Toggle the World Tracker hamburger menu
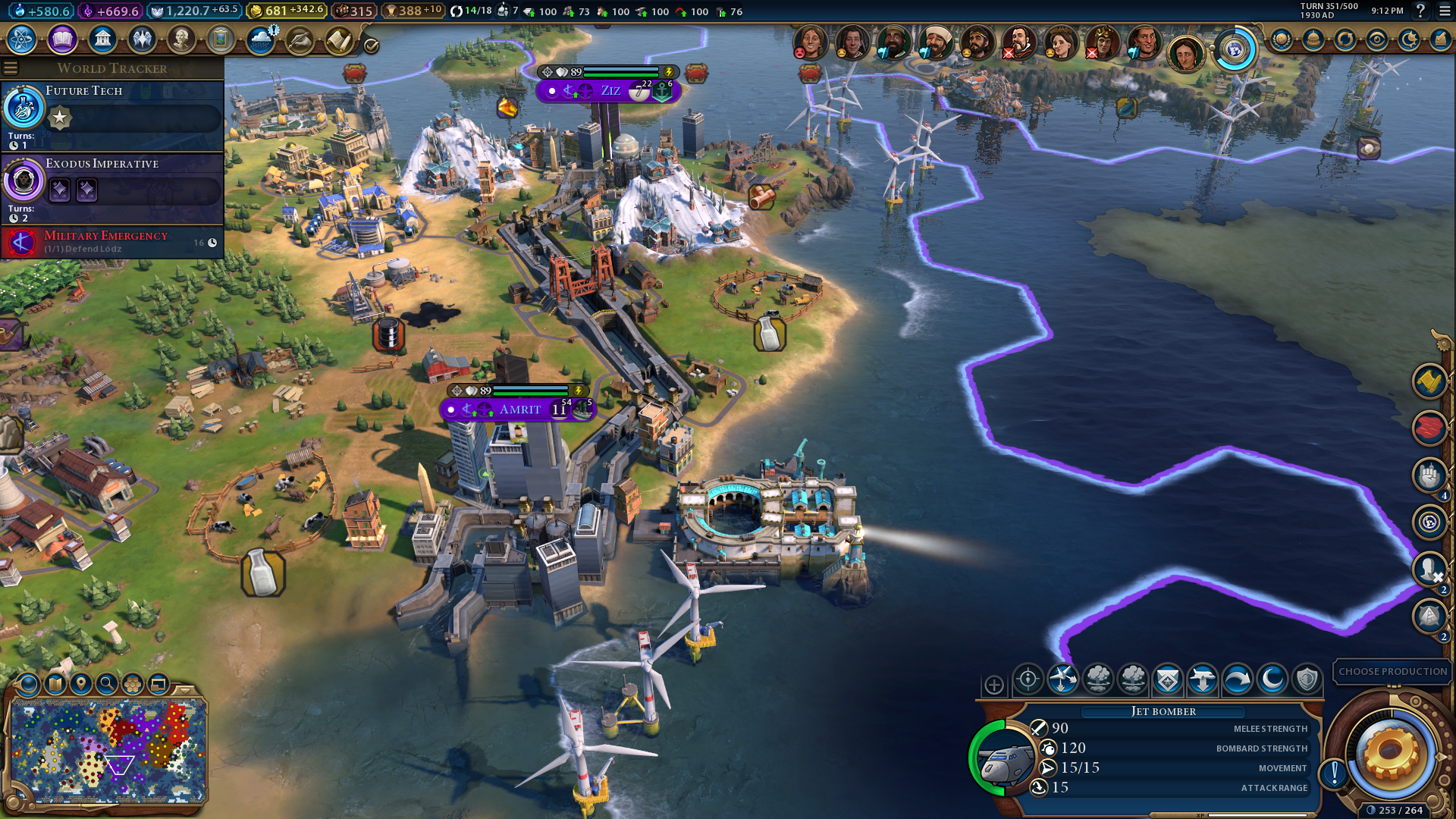The height and width of the screenshot is (819, 1456). pos(11,68)
